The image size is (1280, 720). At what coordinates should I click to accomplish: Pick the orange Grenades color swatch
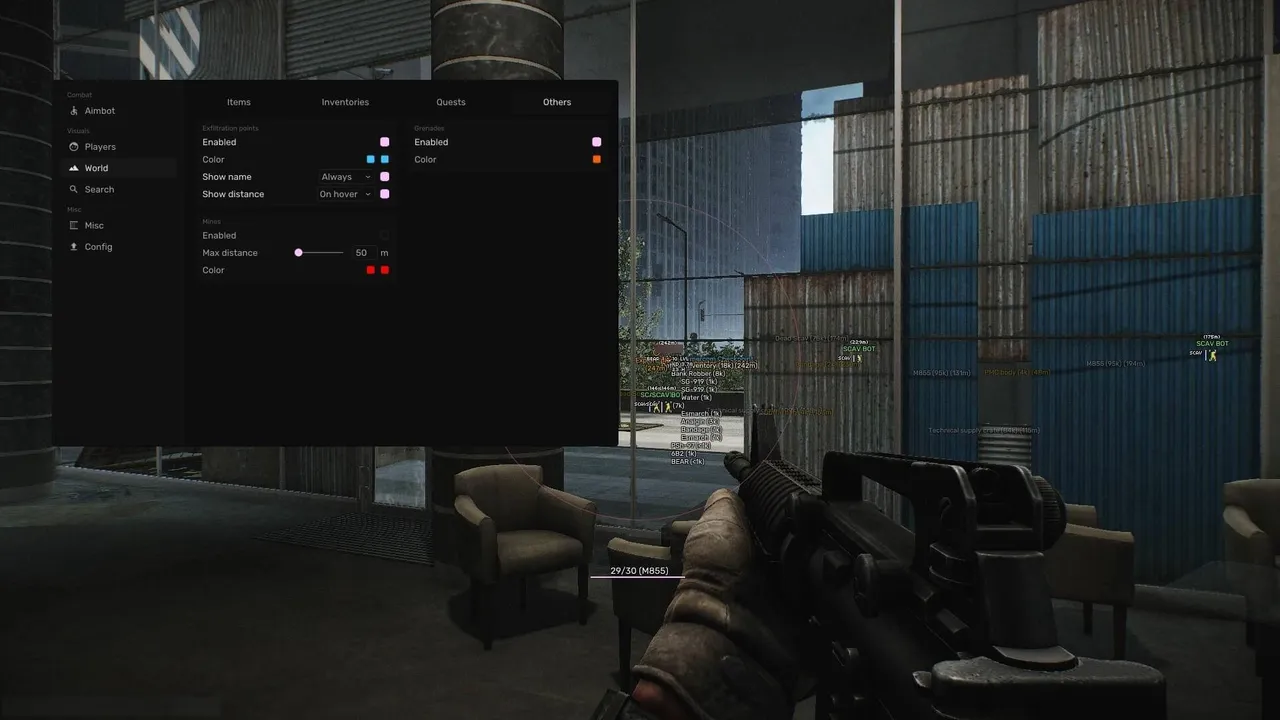tap(596, 159)
